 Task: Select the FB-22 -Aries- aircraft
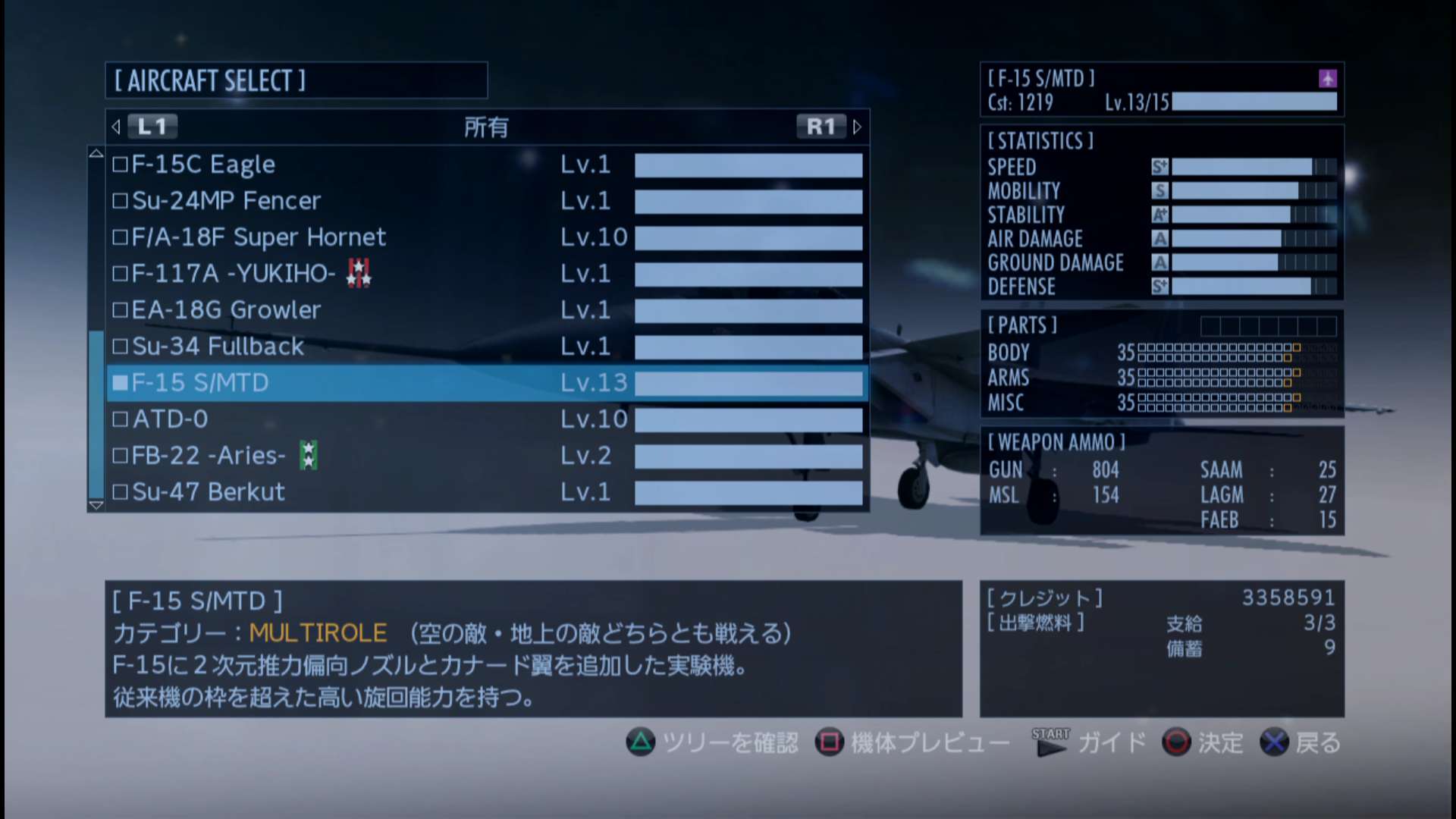click(x=485, y=456)
